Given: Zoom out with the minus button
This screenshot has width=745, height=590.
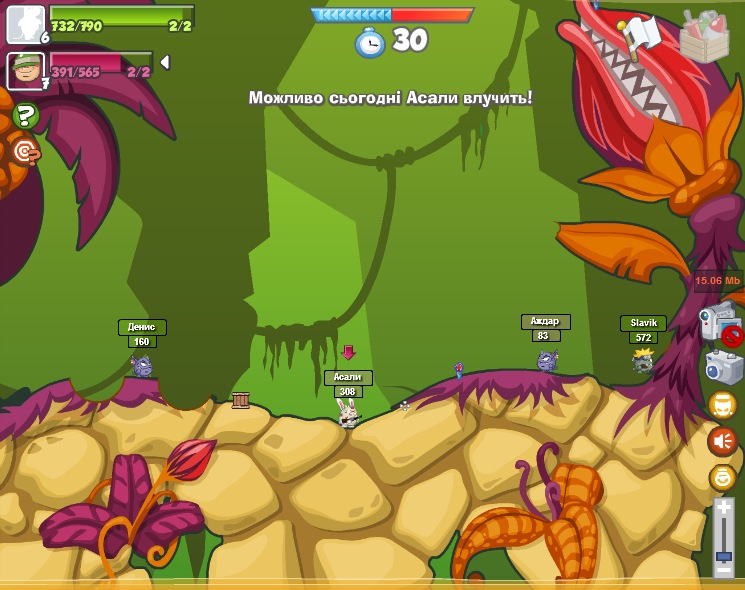Looking at the screenshot, I should pos(723,570).
